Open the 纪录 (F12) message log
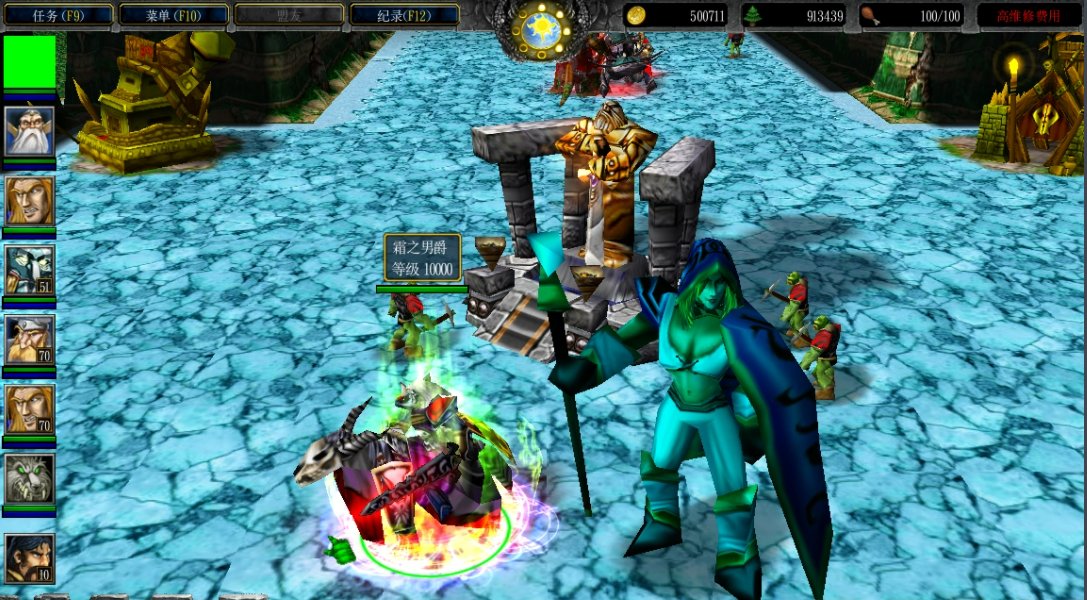This screenshot has width=1087, height=600. pos(404,15)
